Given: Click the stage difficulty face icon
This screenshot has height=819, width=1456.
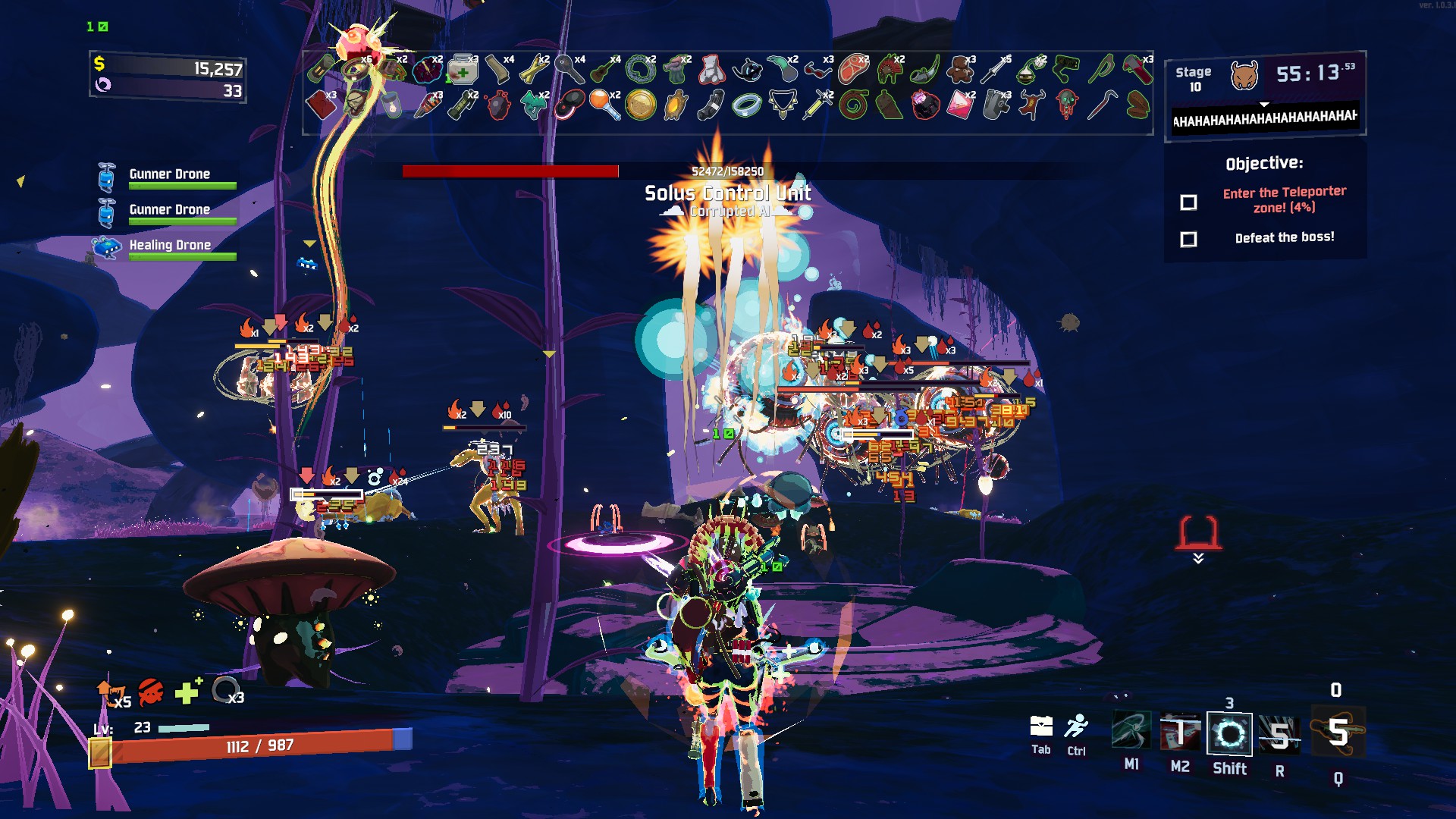Looking at the screenshot, I should click(x=1244, y=75).
